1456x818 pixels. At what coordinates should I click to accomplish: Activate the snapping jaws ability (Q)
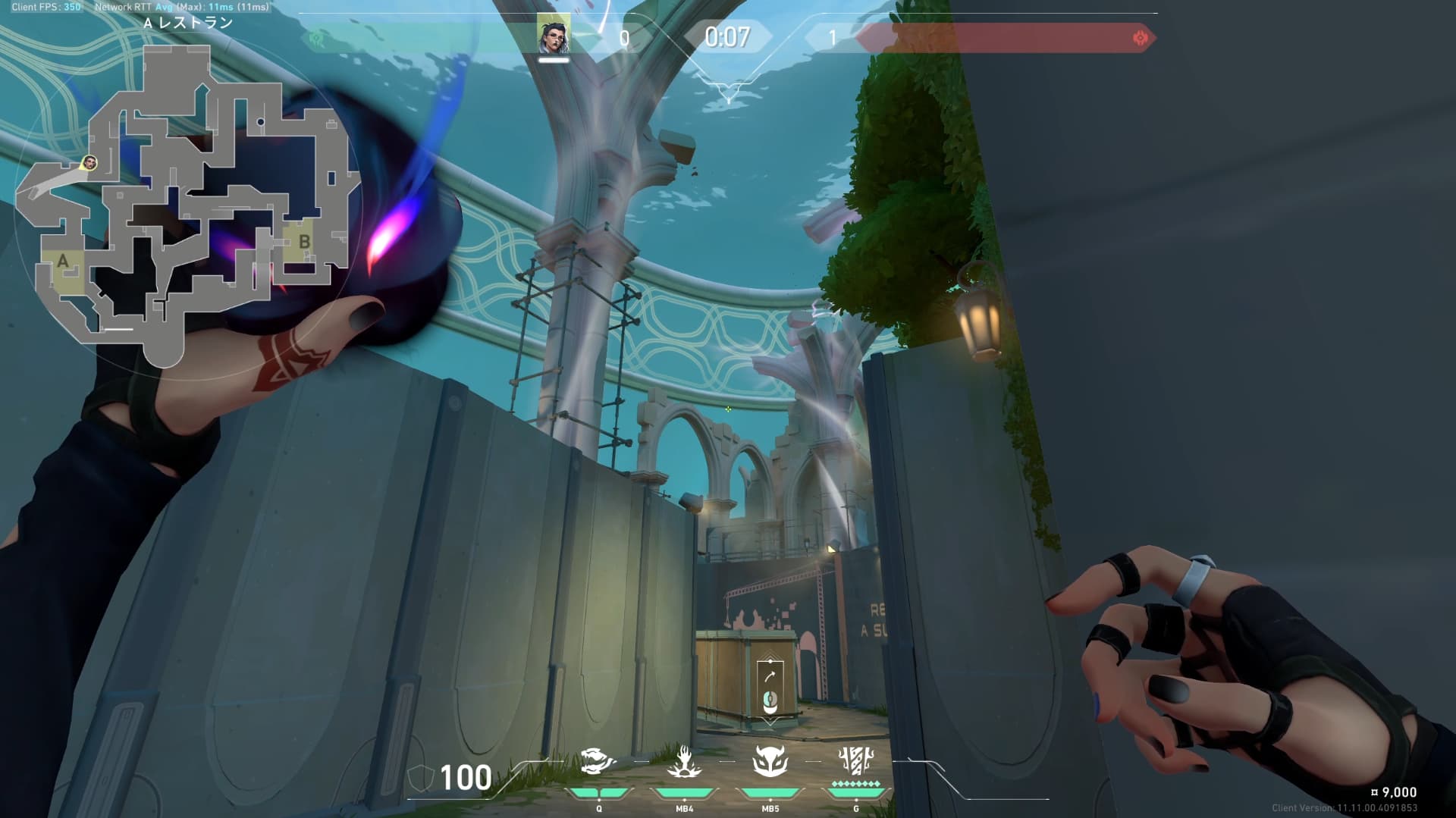(x=598, y=763)
